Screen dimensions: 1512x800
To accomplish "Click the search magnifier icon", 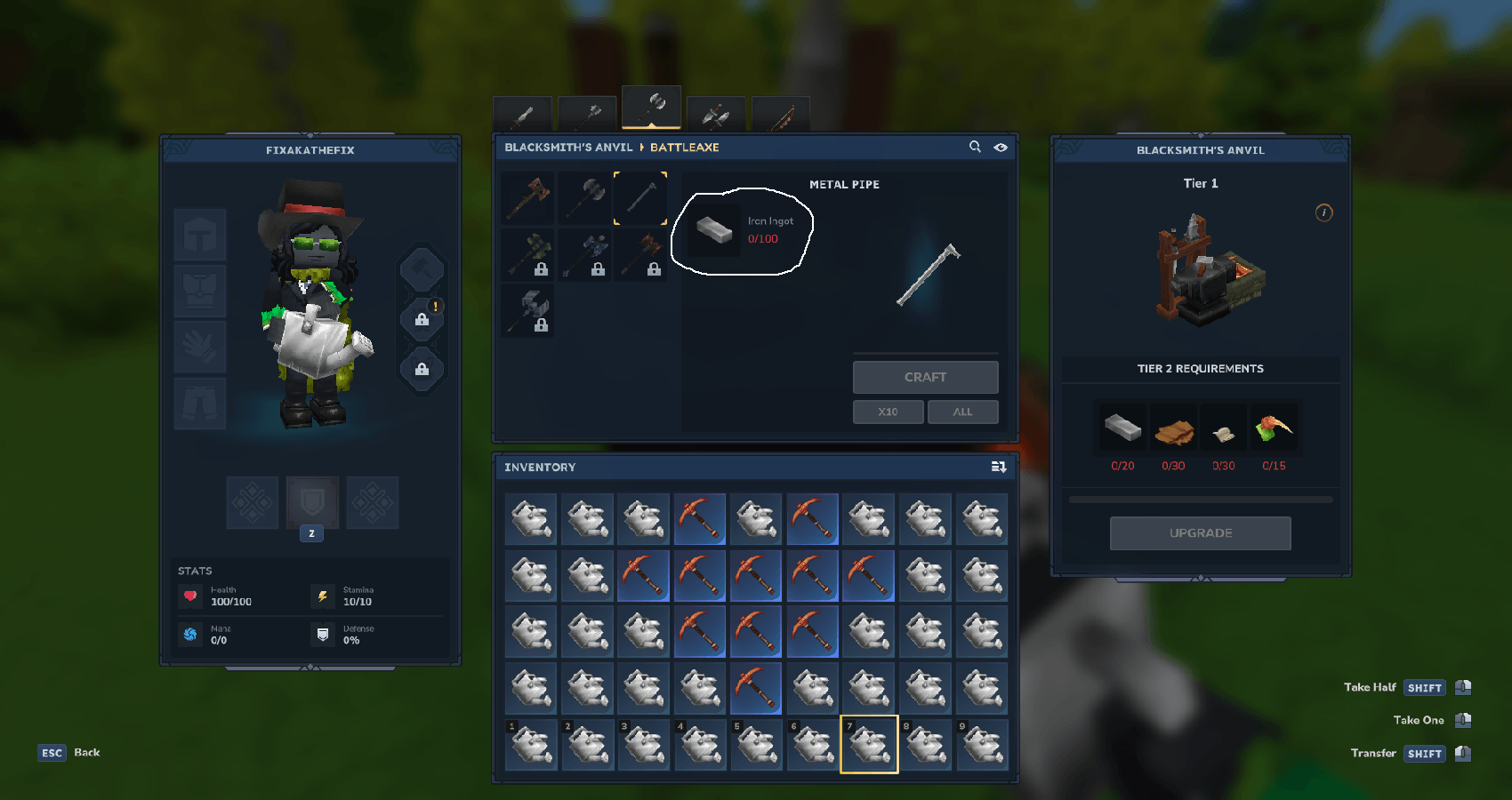I will click(975, 147).
